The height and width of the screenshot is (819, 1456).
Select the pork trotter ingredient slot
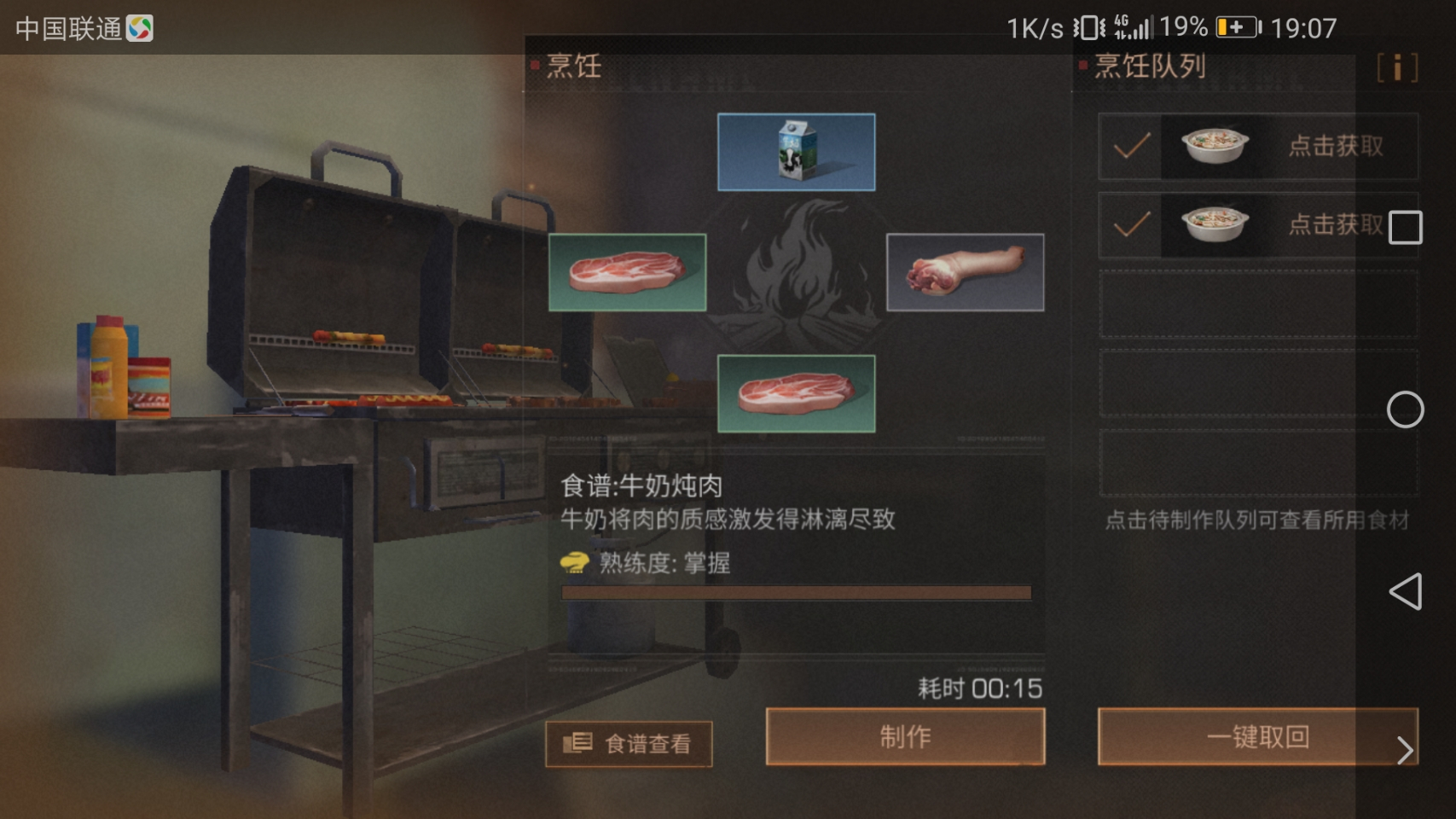click(965, 272)
